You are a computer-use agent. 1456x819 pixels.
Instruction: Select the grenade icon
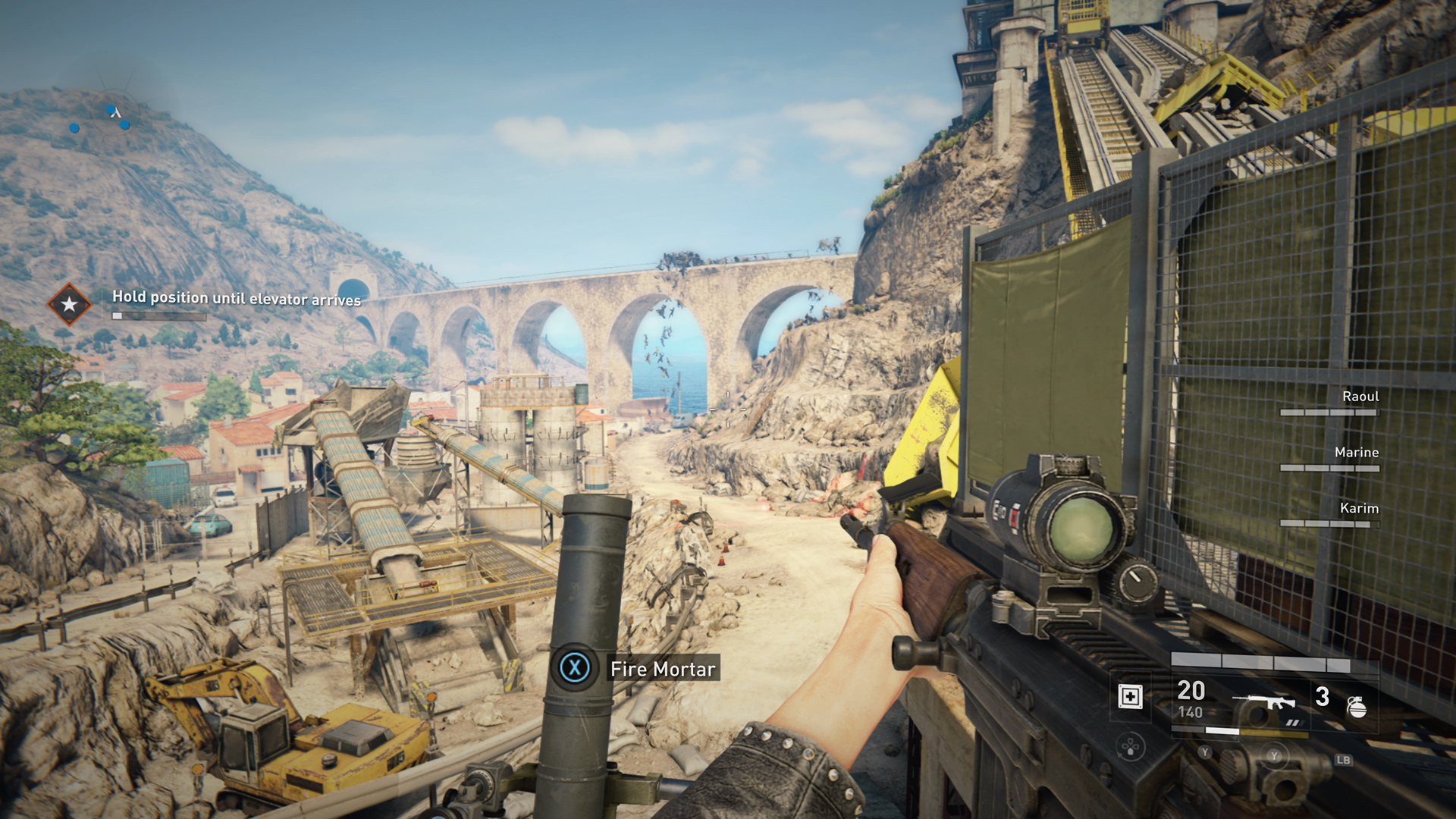point(1357,706)
